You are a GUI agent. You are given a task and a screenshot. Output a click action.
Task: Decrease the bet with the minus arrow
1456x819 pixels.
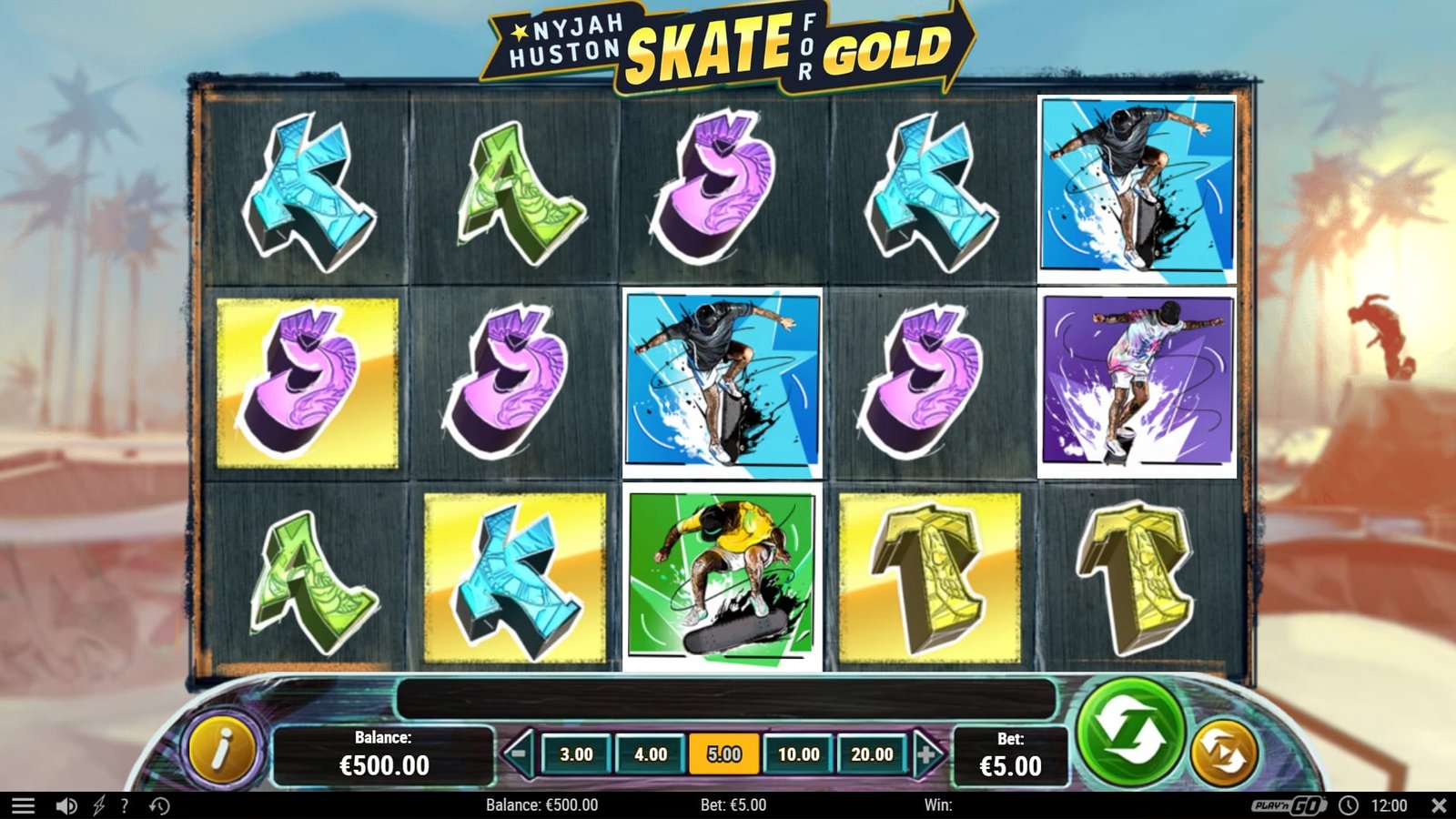point(519,753)
